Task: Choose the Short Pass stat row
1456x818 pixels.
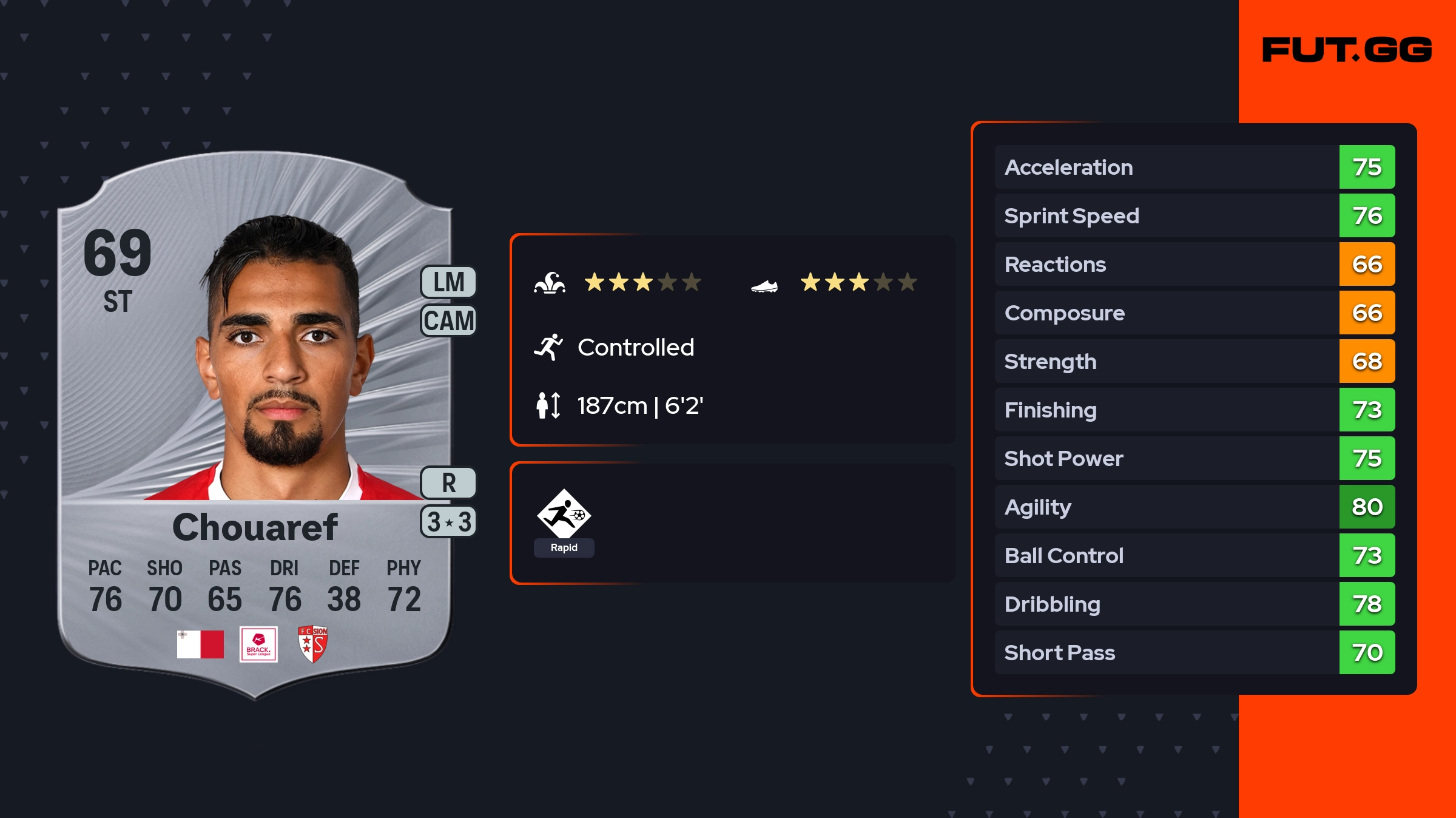Action: pyautogui.click(x=1194, y=652)
